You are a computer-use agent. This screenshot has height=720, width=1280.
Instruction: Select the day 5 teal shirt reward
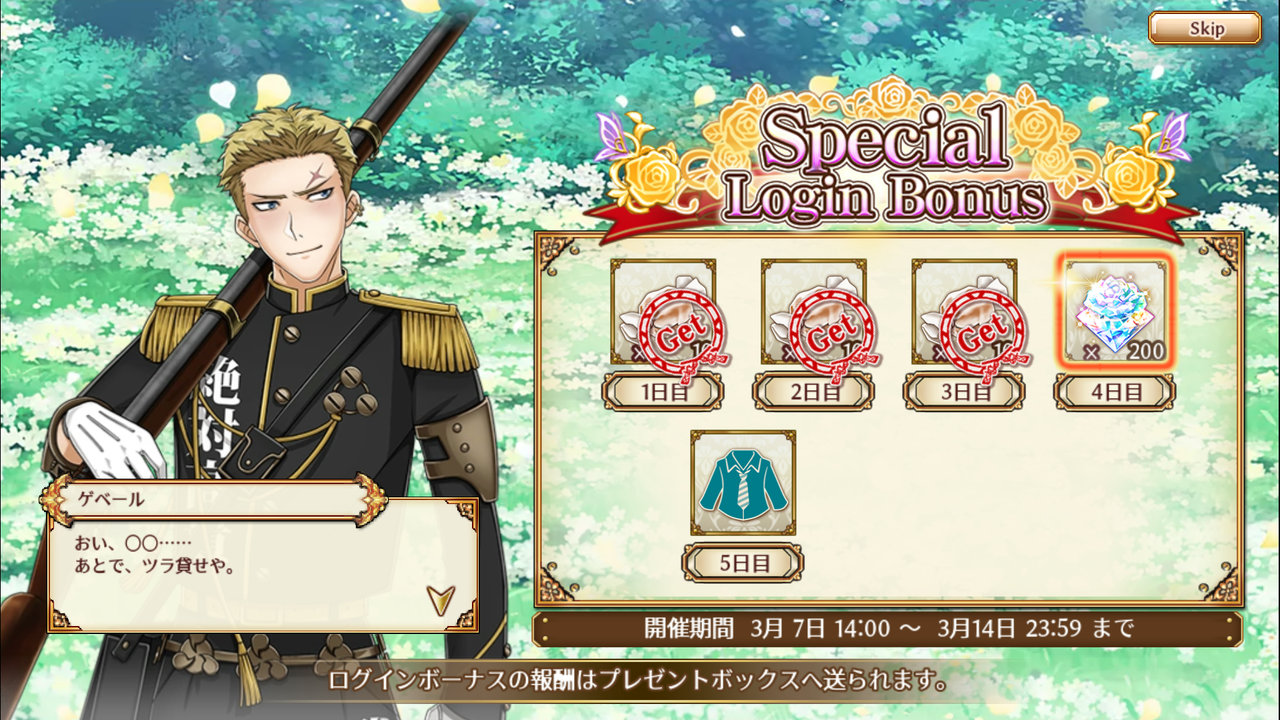pyautogui.click(x=743, y=482)
